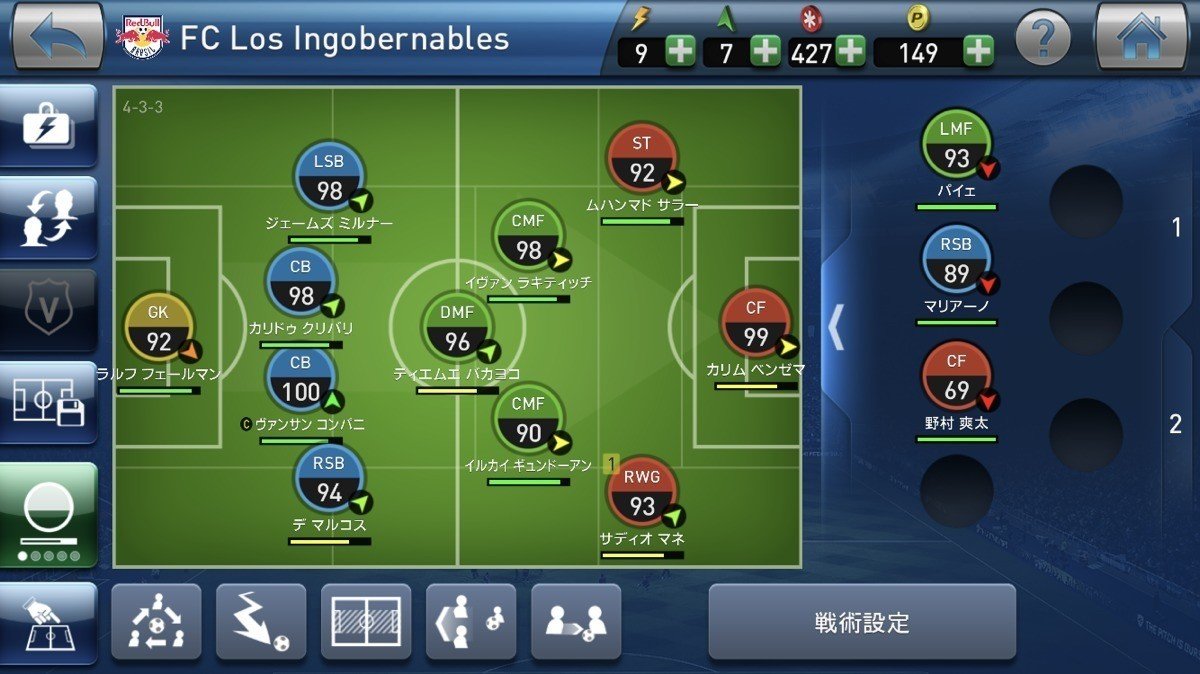The width and height of the screenshot is (1200, 674).
Task: Open 戦術設定 tactics settings
Action: [x=862, y=622]
